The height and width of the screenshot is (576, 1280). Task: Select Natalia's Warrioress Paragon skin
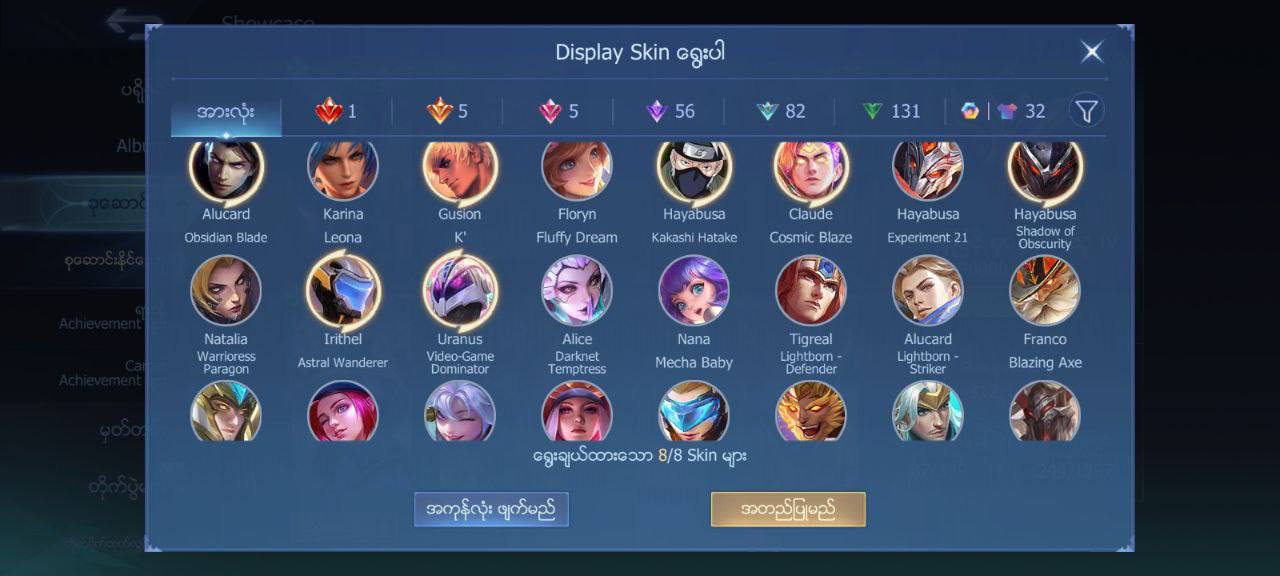(226, 291)
